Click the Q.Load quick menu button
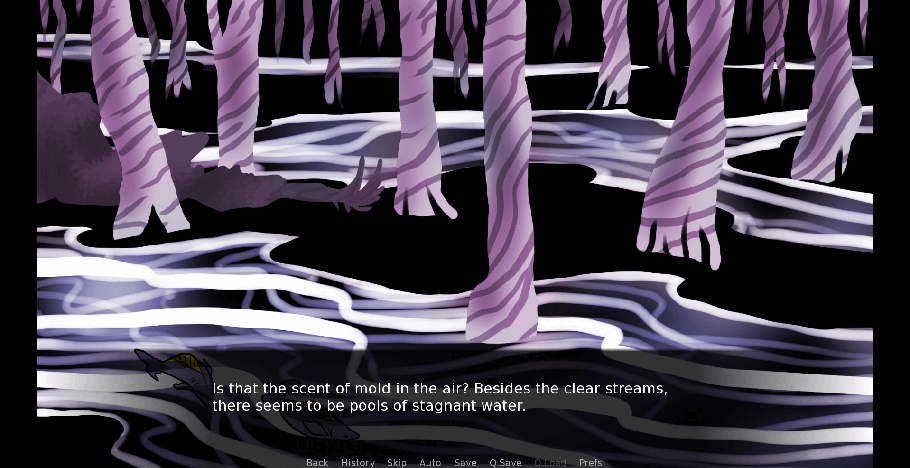The height and width of the screenshot is (468, 910). (549, 462)
